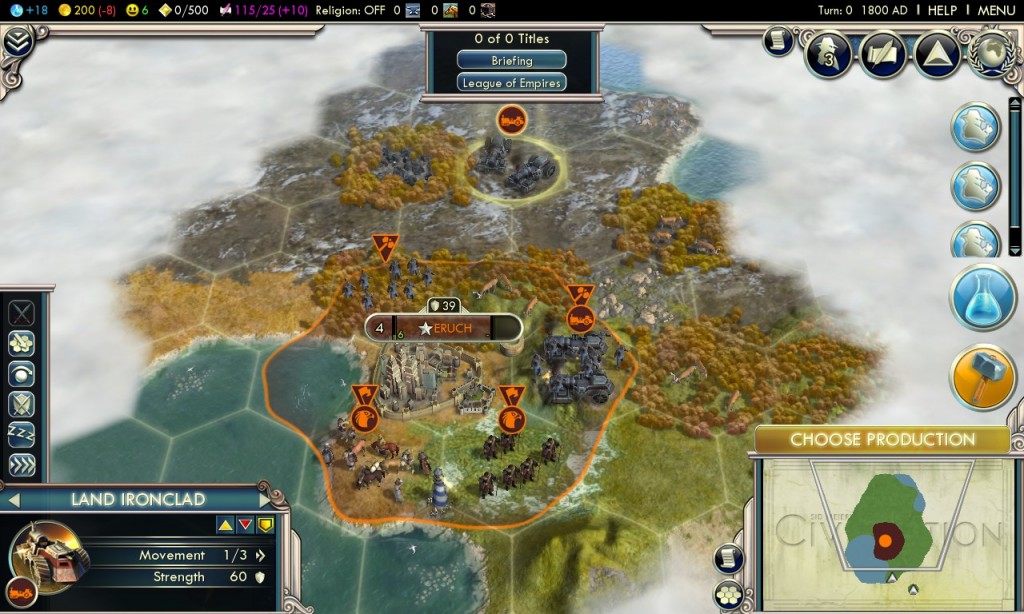Open the League of Empires panel

point(511,83)
